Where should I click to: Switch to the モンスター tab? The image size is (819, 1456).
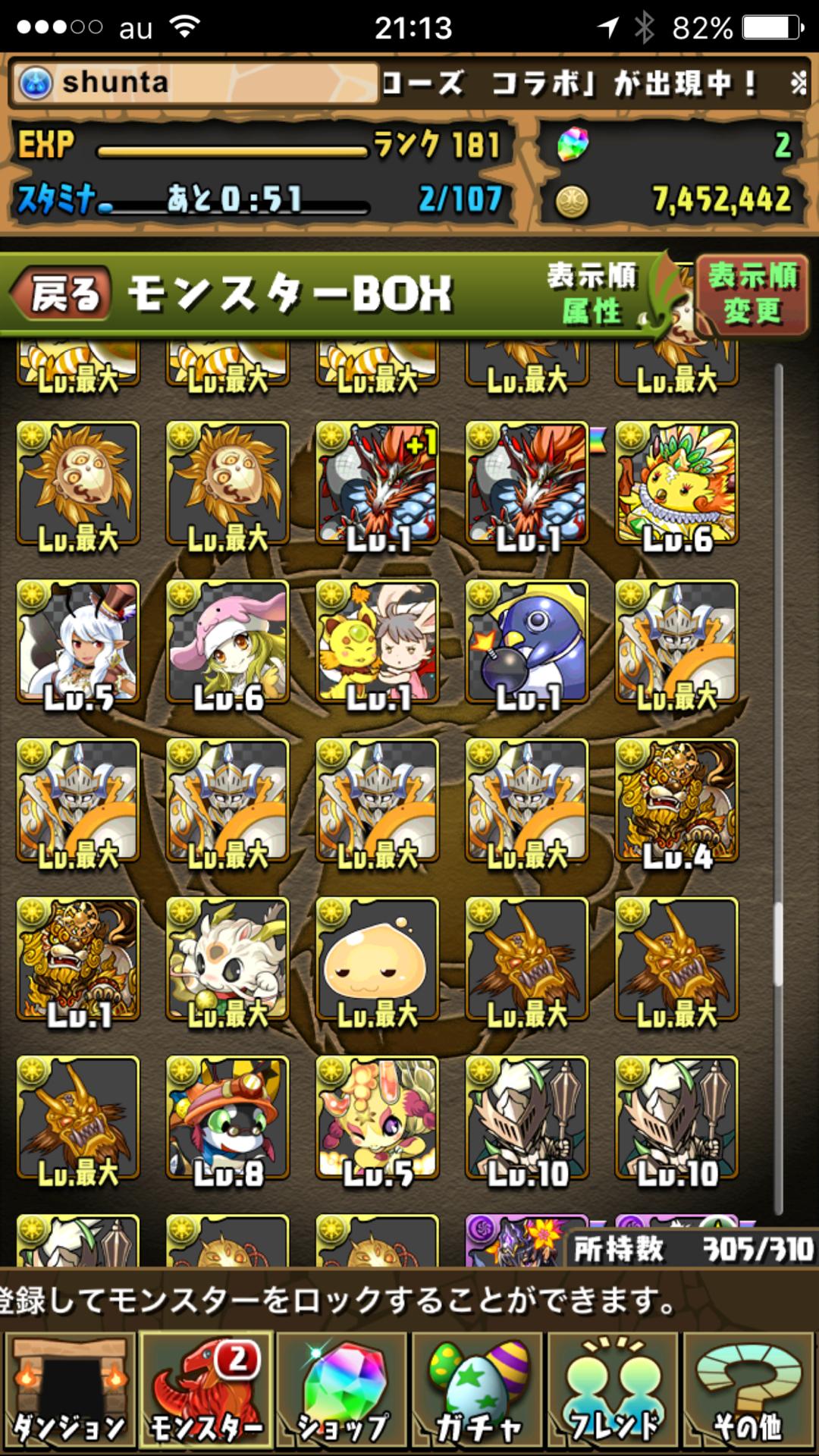(206, 1392)
